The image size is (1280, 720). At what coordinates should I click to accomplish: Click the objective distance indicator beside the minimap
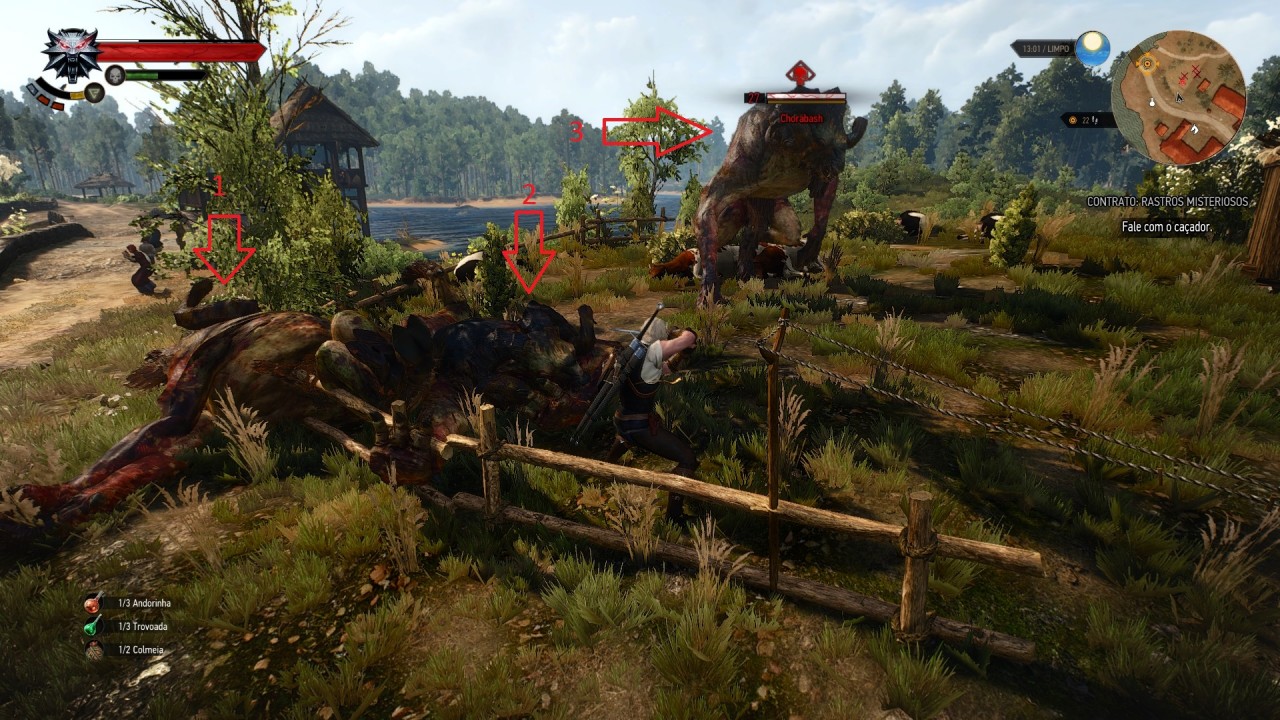[1087, 120]
